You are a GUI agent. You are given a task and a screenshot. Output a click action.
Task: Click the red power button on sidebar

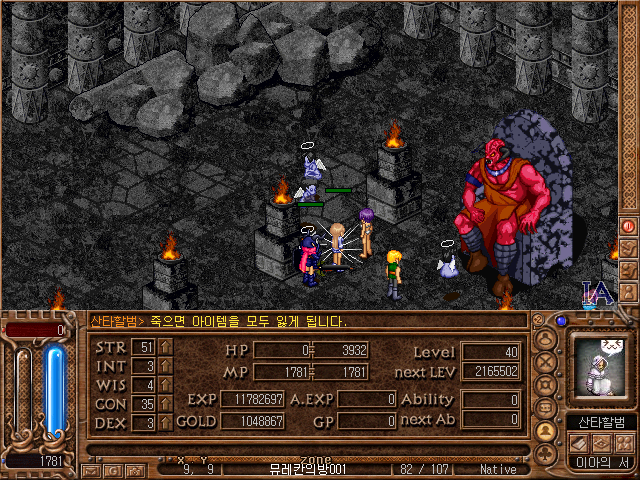click(629, 226)
